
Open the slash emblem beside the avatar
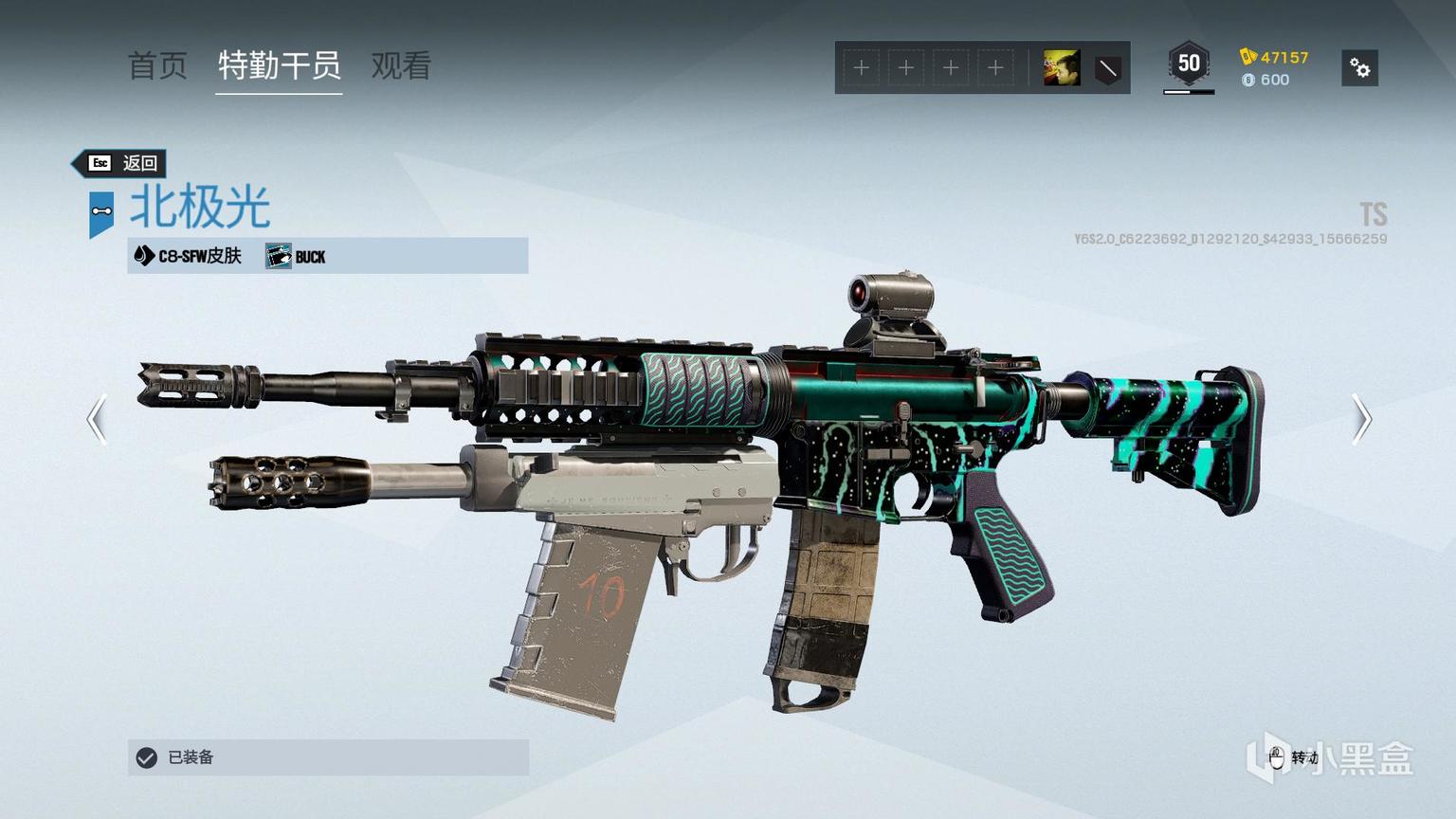[x=1107, y=68]
